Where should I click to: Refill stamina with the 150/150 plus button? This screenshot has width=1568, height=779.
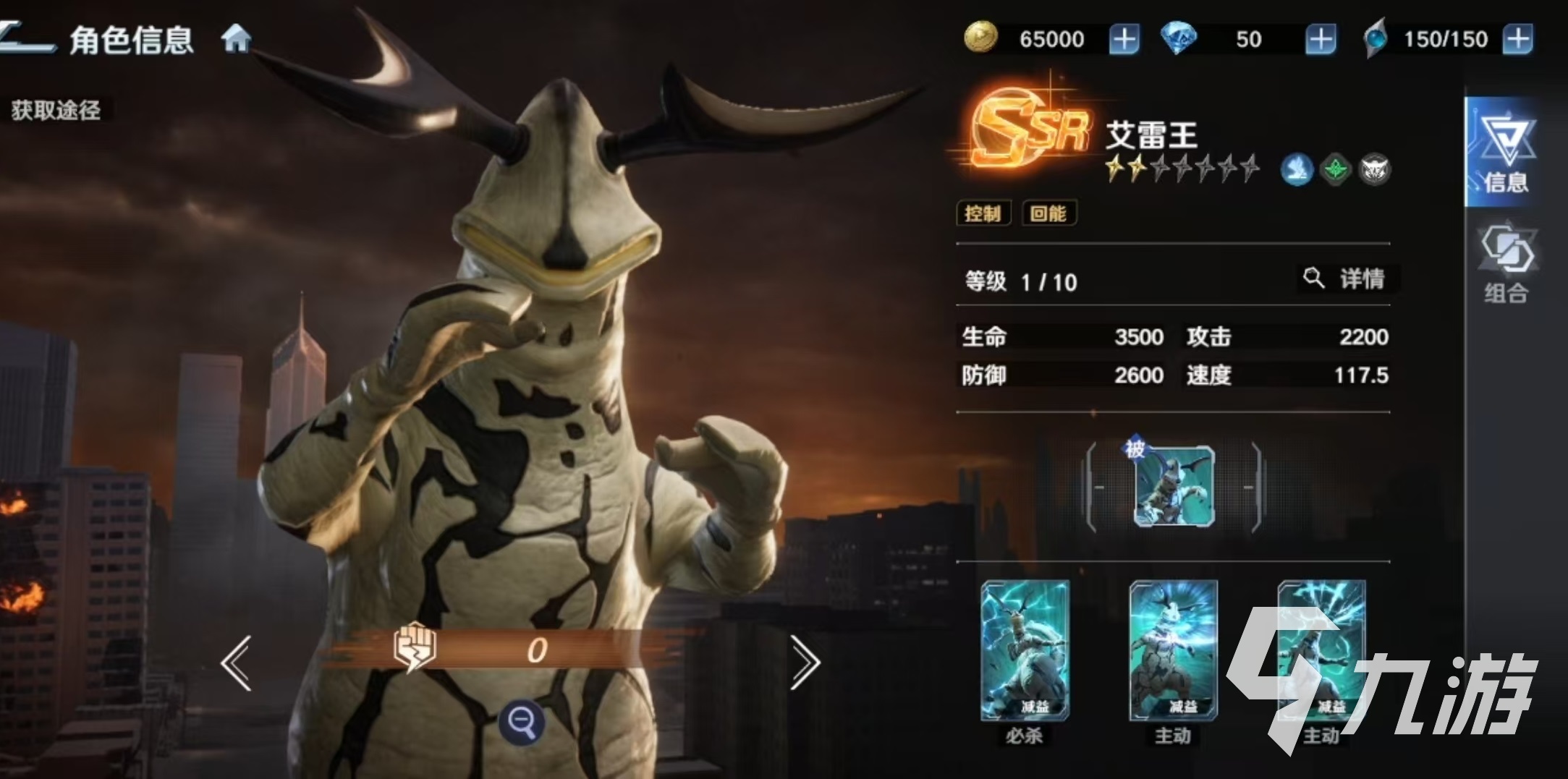[x=1517, y=39]
